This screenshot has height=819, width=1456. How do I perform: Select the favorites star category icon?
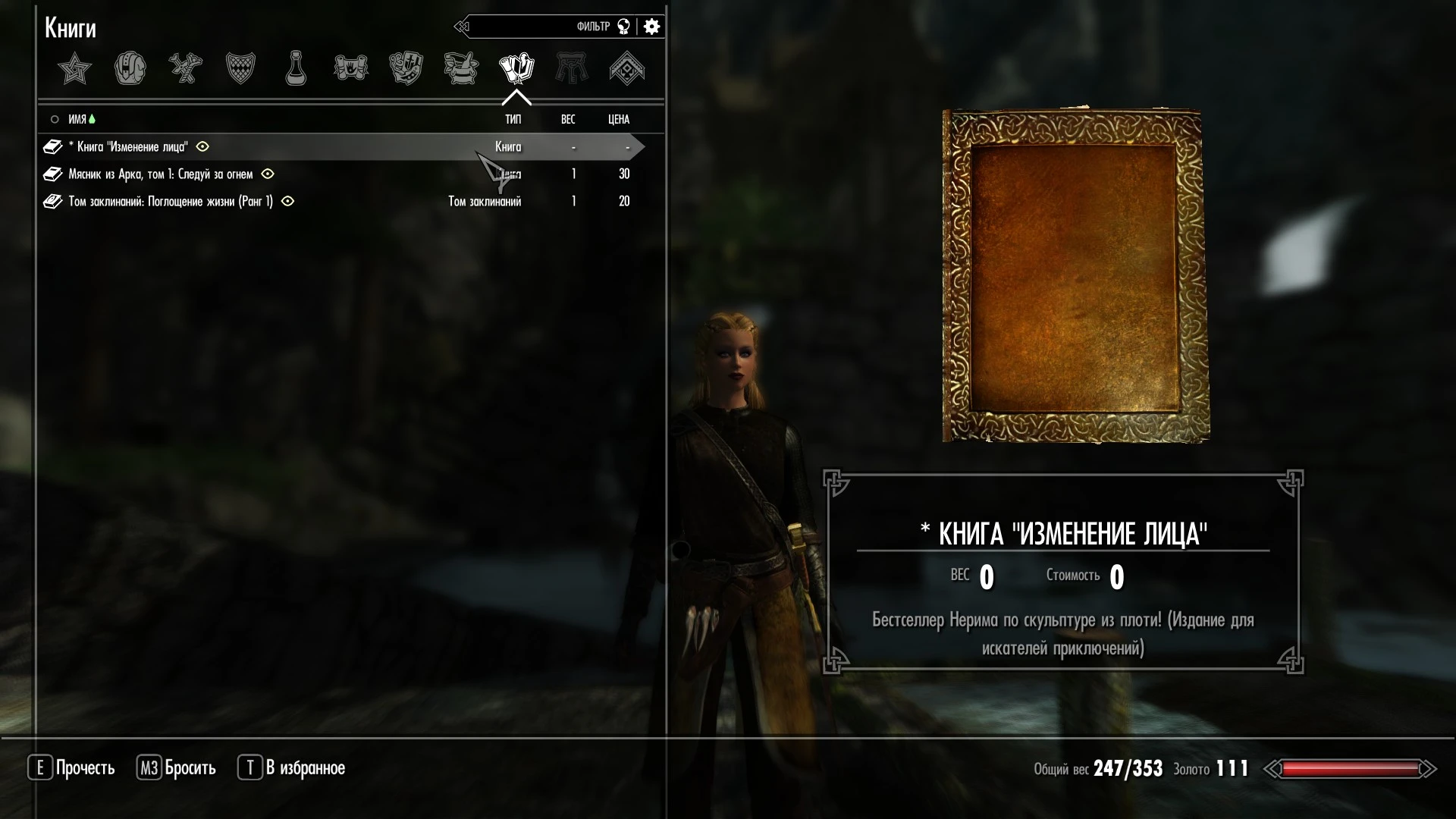[74, 68]
